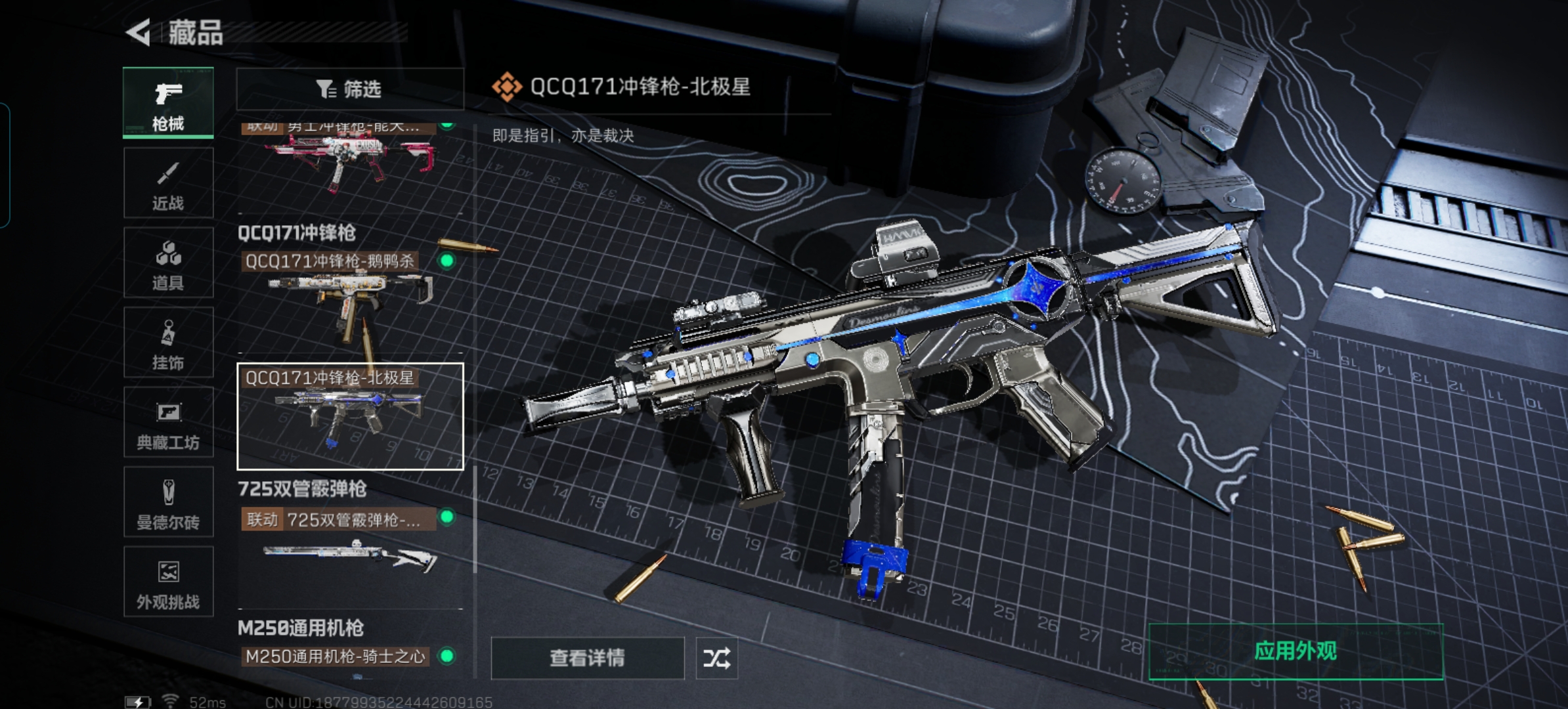1568x709 pixels.
Task: Open the 外观挑战 appearance challenge tab
Action: (x=168, y=582)
